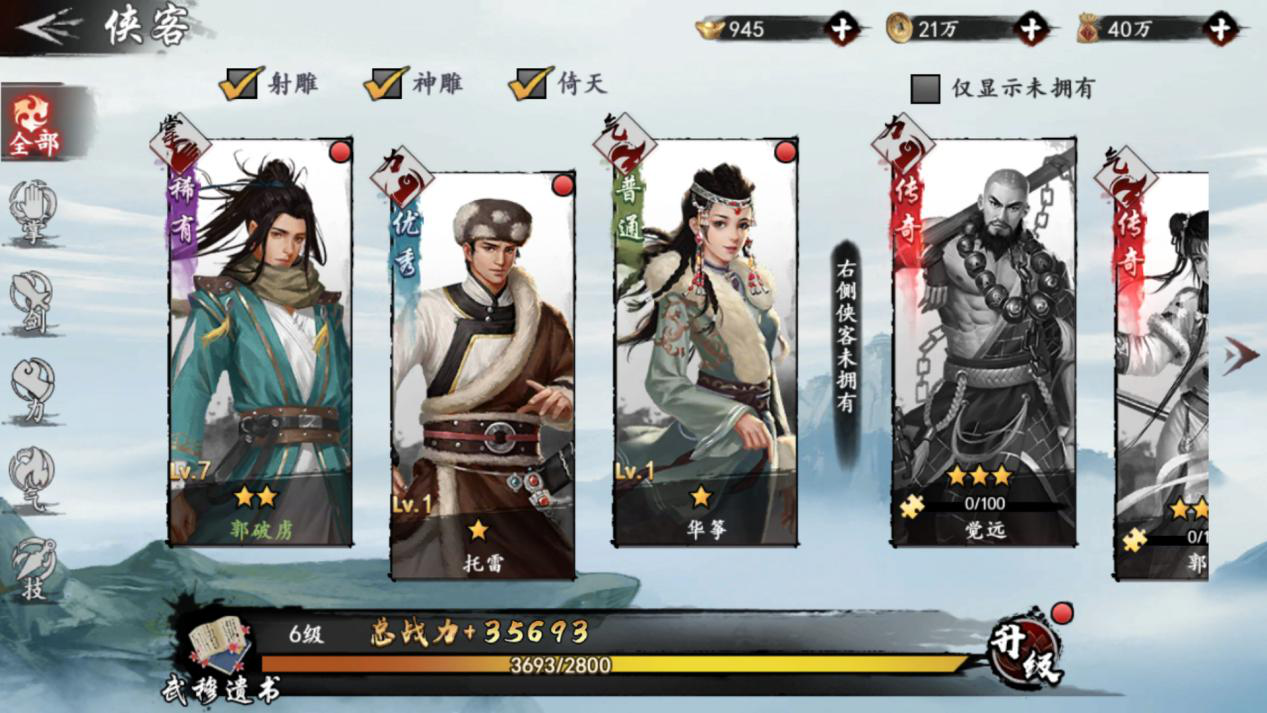1267x713 pixels.
Task: Toggle the 神雕 filter checkbox
Action: click(x=386, y=84)
